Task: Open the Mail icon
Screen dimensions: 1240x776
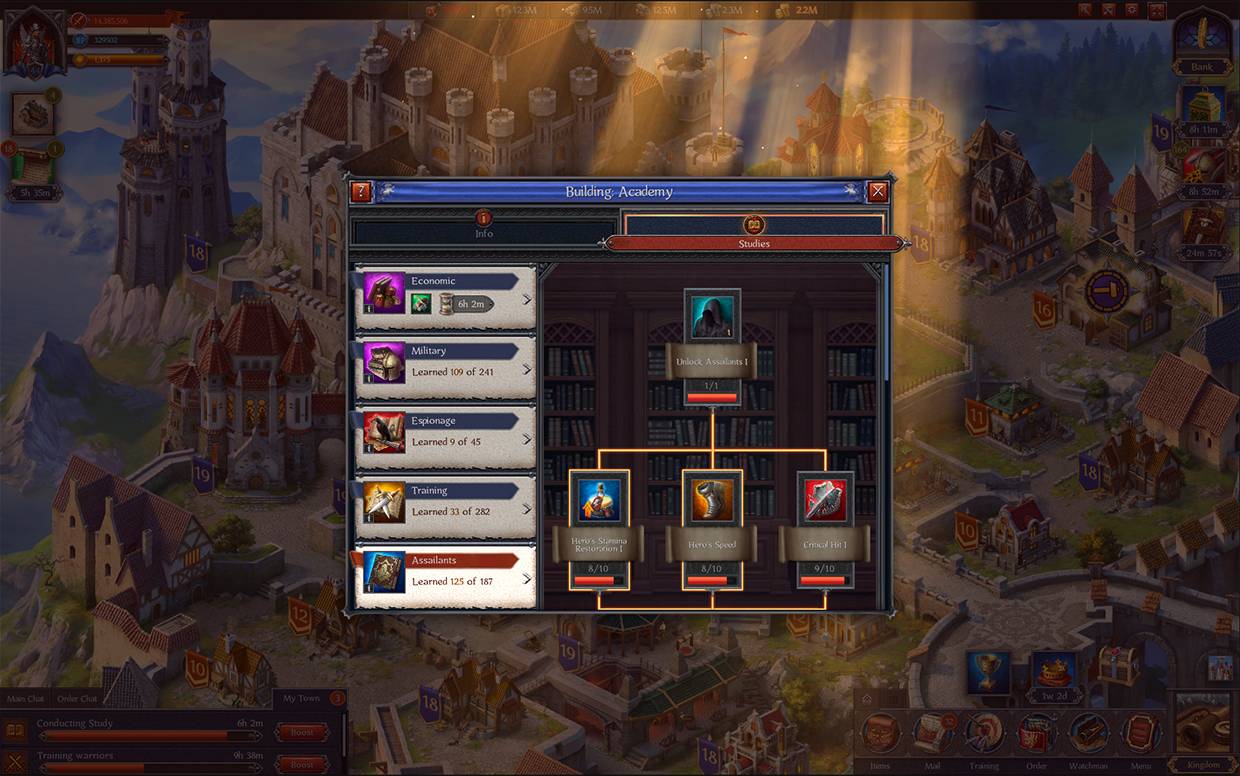Action: tap(931, 735)
